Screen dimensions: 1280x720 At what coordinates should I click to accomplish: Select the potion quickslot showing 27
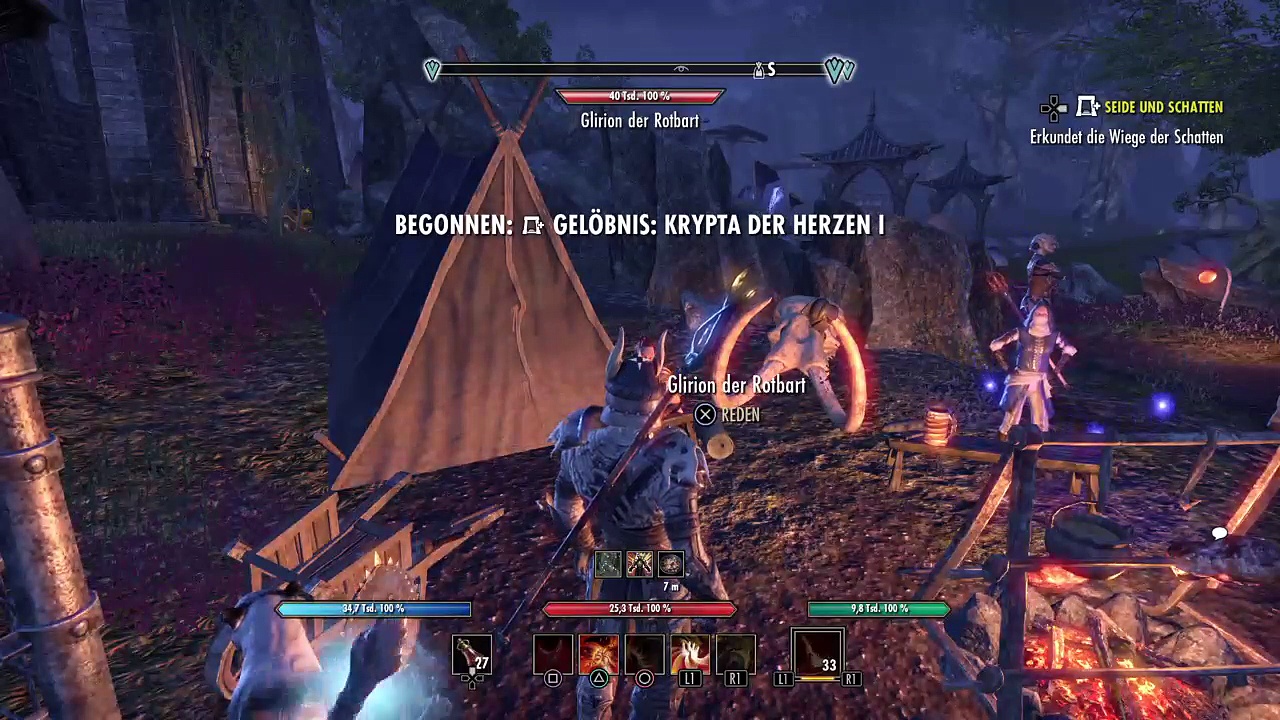click(472, 654)
